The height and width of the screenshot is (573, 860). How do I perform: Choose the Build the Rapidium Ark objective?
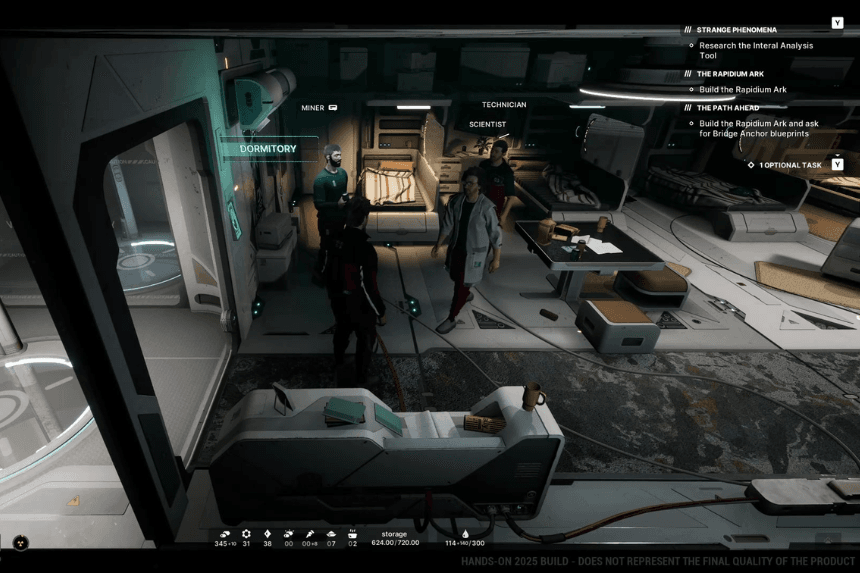[742, 89]
